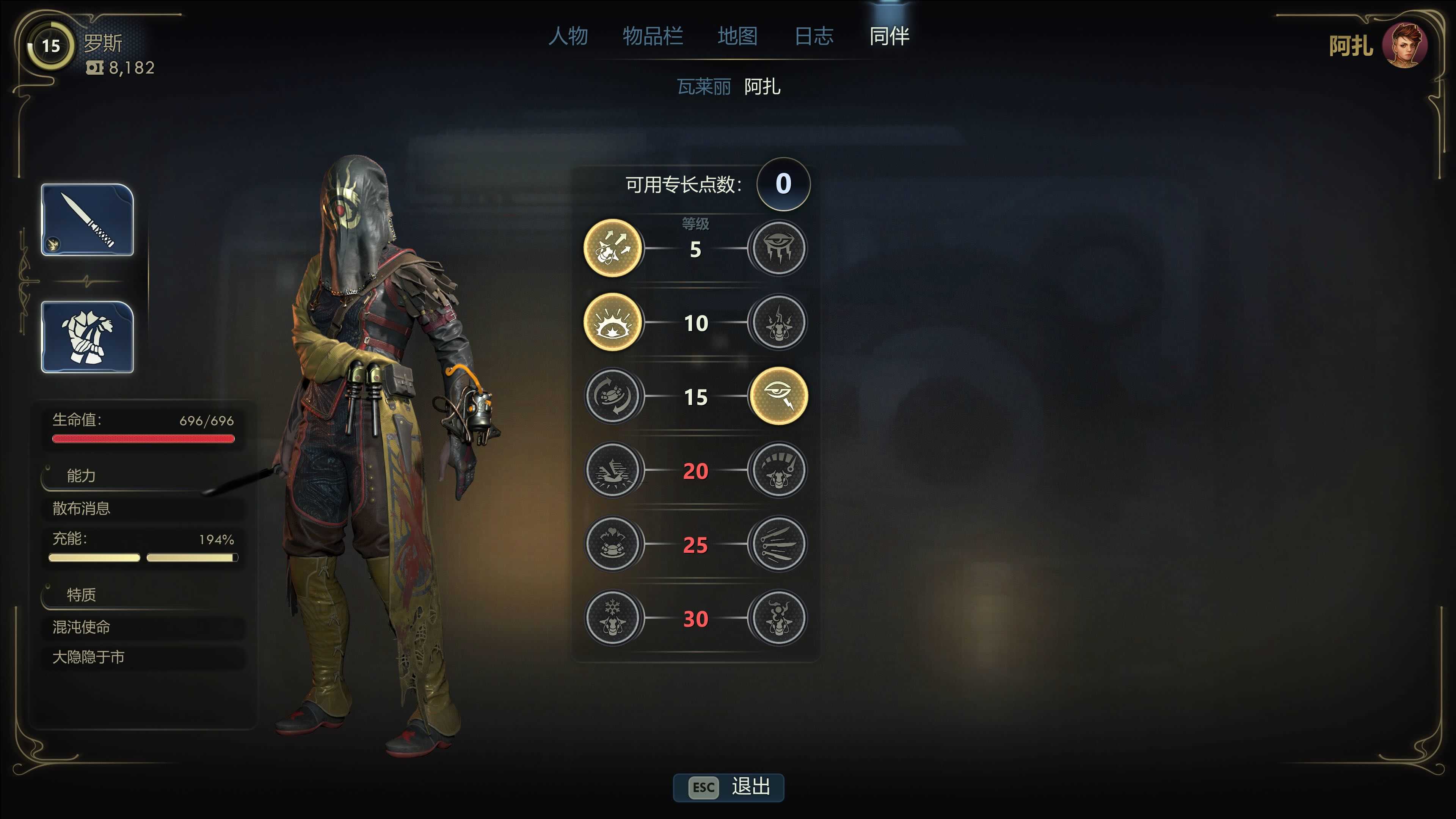Switch to the 人物 tab
The height and width of the screenshot is (819, 1456).
pyautogui.click(x=568, y=36)
